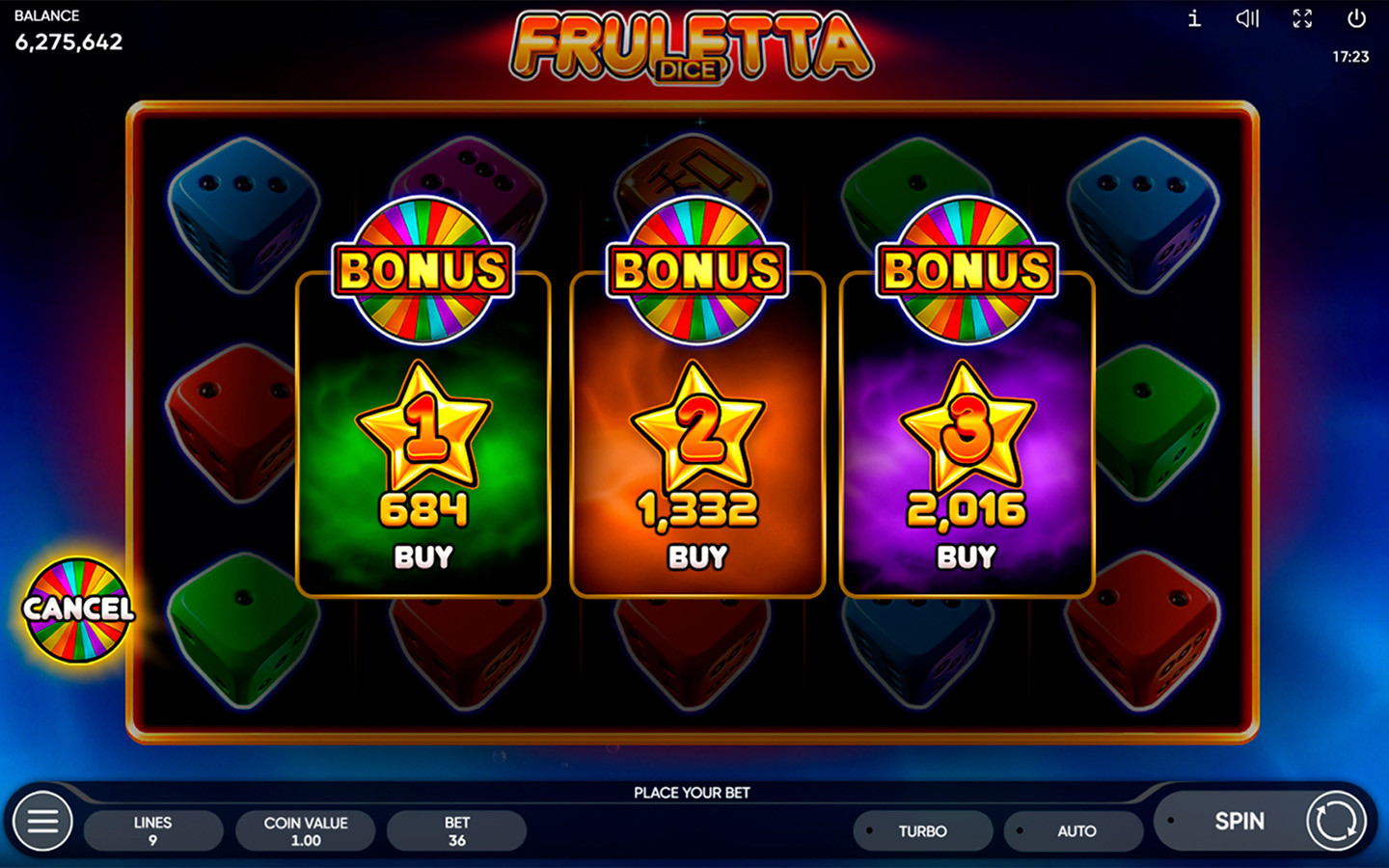The image size is (1389, 868).
Task: Enter fullscreen mode
Action: pos(1302,18)
